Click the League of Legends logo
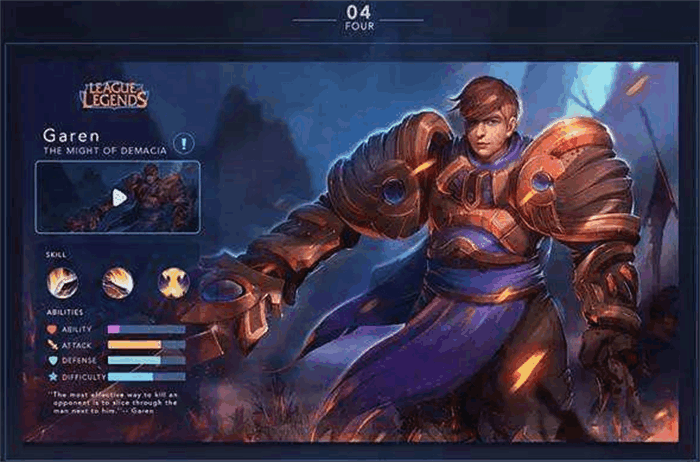The height and width of the screenshot is (462, 700). [113, 96]
